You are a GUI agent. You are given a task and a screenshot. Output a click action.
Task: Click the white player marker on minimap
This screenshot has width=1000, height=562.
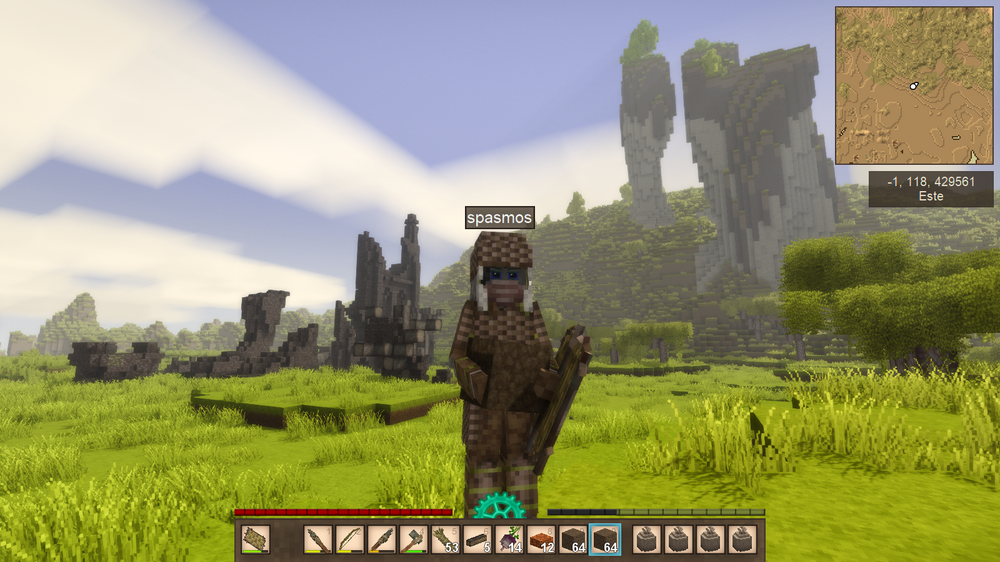[913, 87]
